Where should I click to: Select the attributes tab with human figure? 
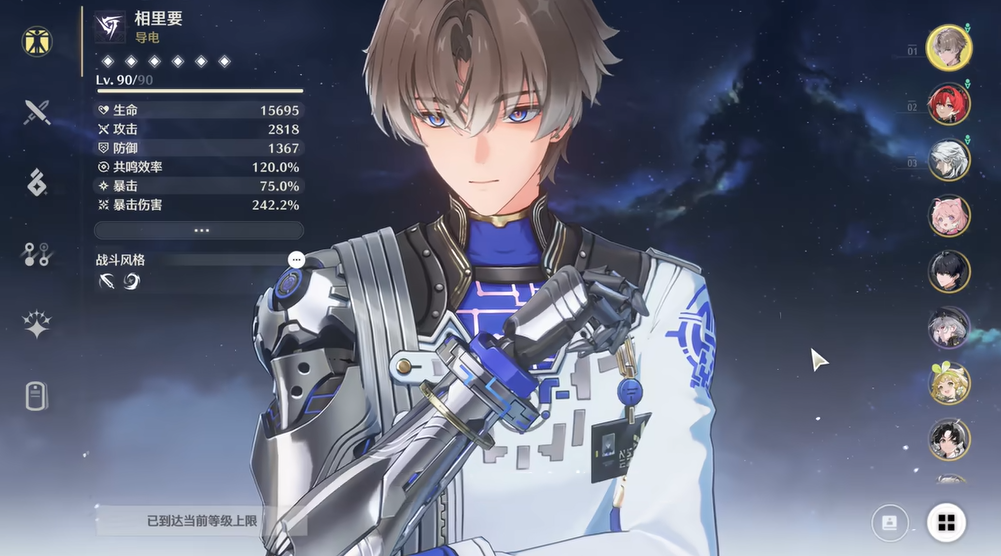point(37,41)
